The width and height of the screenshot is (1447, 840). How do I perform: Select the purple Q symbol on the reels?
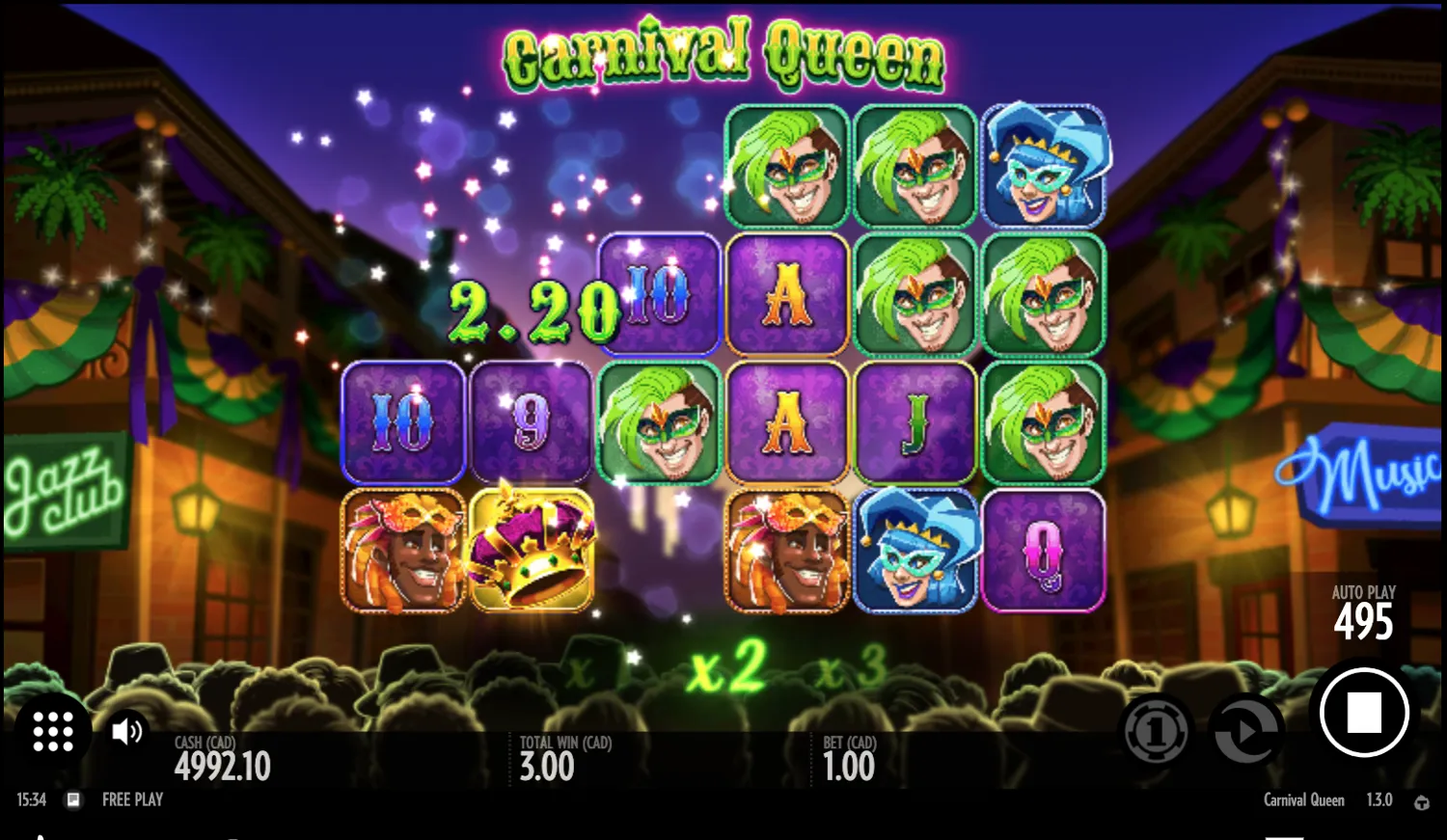tap(1044, 550)
